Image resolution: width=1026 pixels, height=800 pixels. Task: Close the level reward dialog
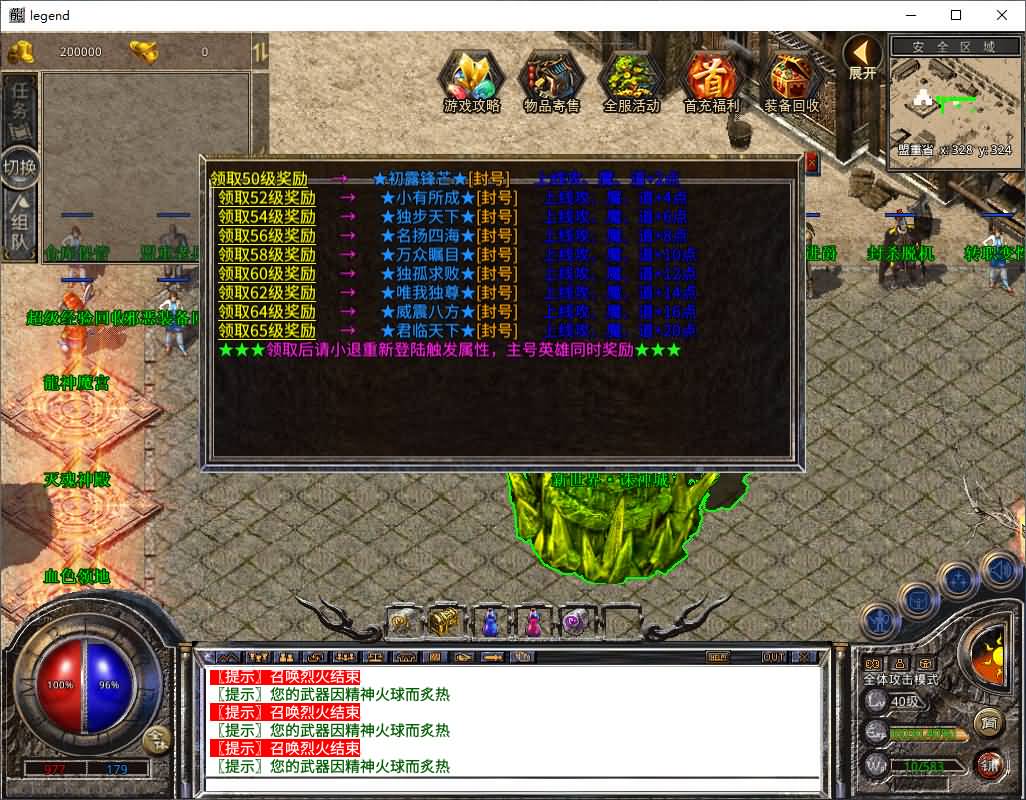pyautogui.click(x=811, y=164)
